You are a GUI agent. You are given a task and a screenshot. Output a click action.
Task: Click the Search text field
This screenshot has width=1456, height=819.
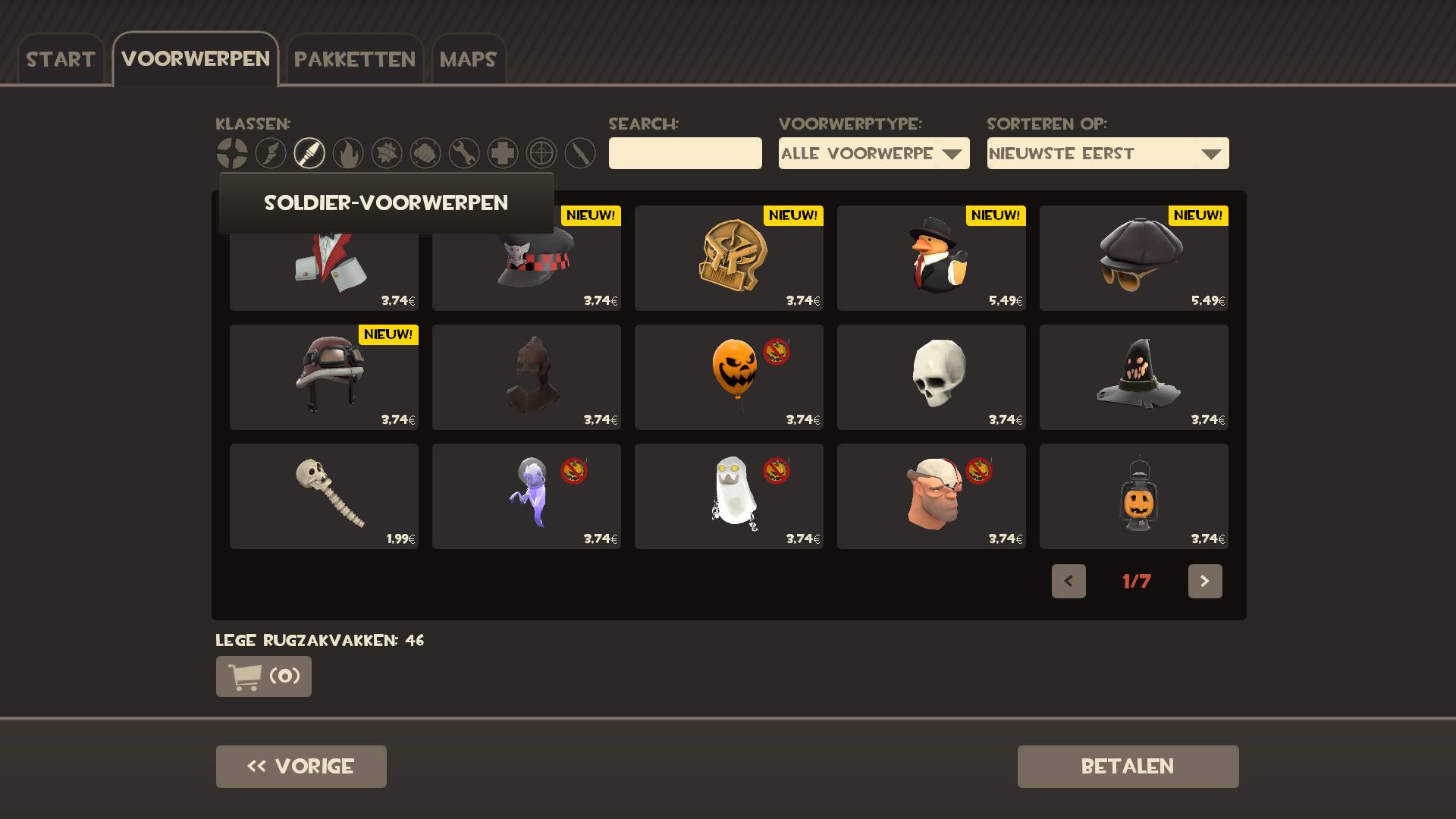(685, 153)
